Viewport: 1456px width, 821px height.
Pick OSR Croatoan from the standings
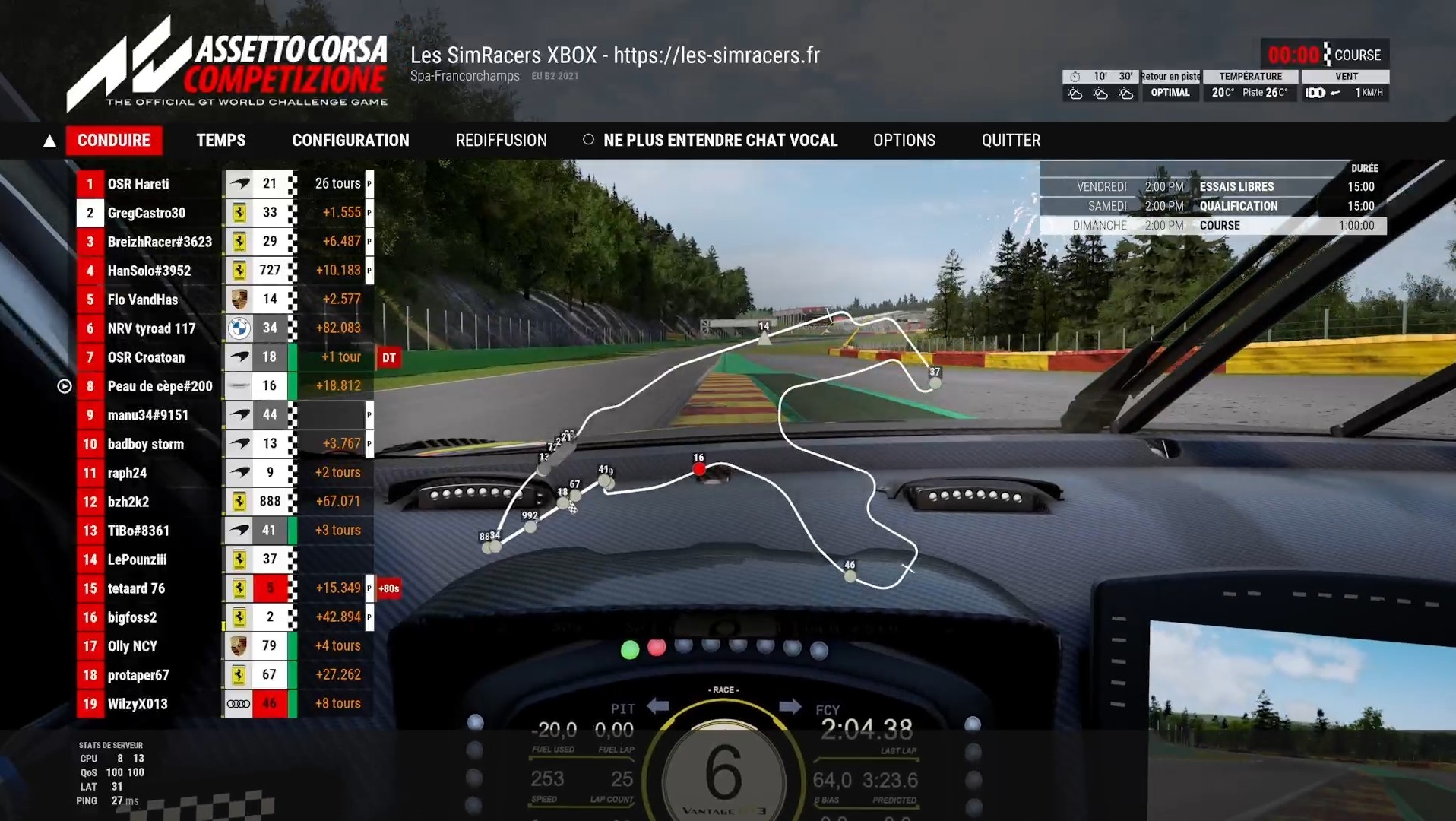click(146, 357)
